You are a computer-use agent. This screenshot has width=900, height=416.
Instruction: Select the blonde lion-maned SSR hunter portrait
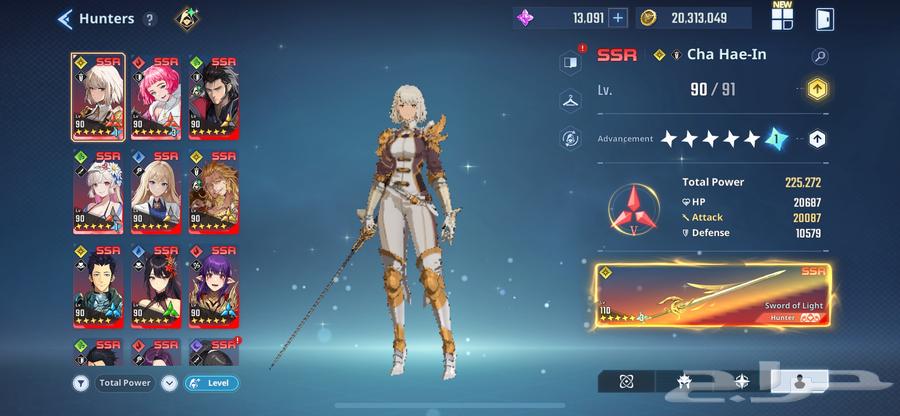213,190
